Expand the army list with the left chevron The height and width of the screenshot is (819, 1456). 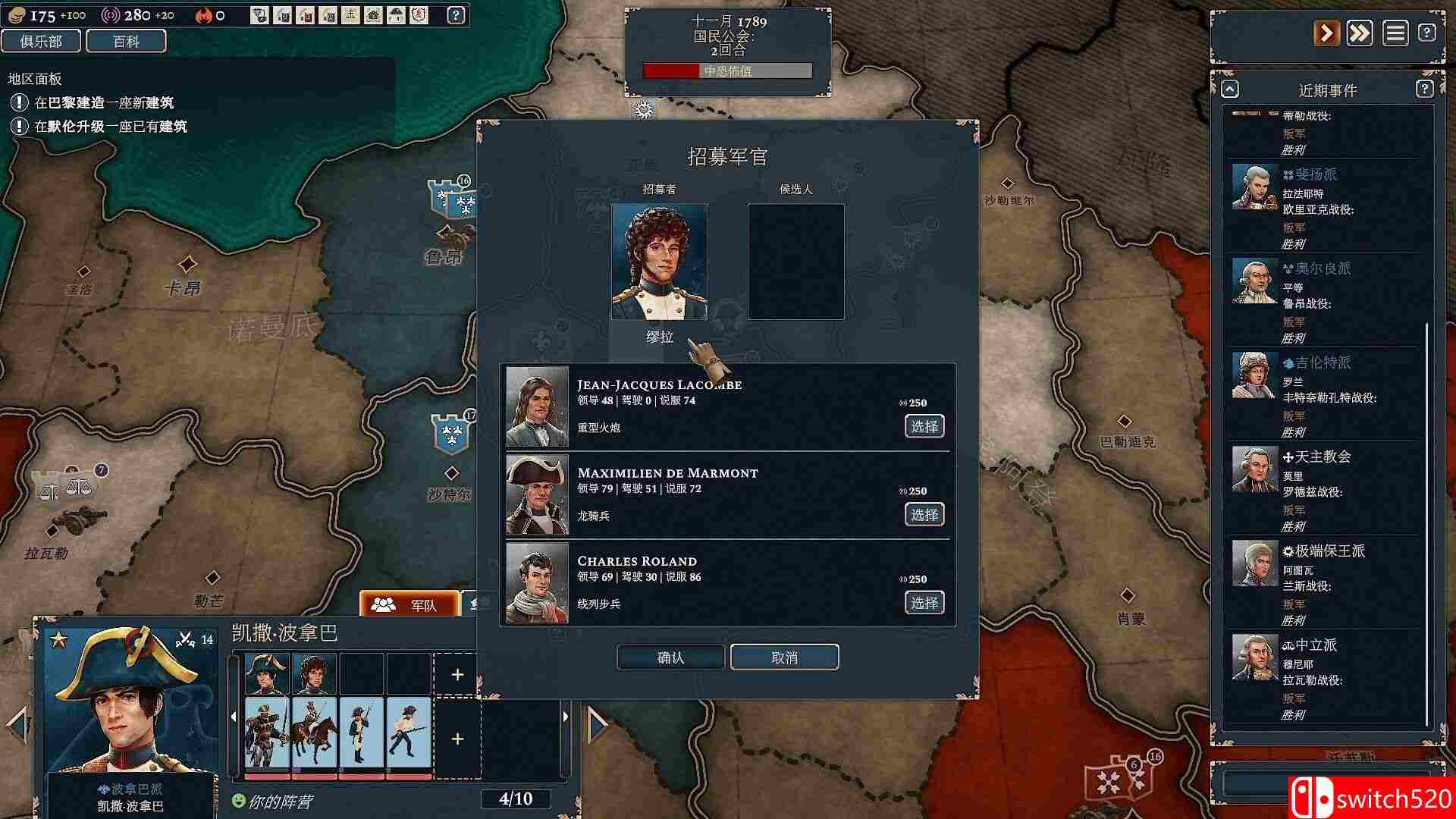[x=232, y=717]
